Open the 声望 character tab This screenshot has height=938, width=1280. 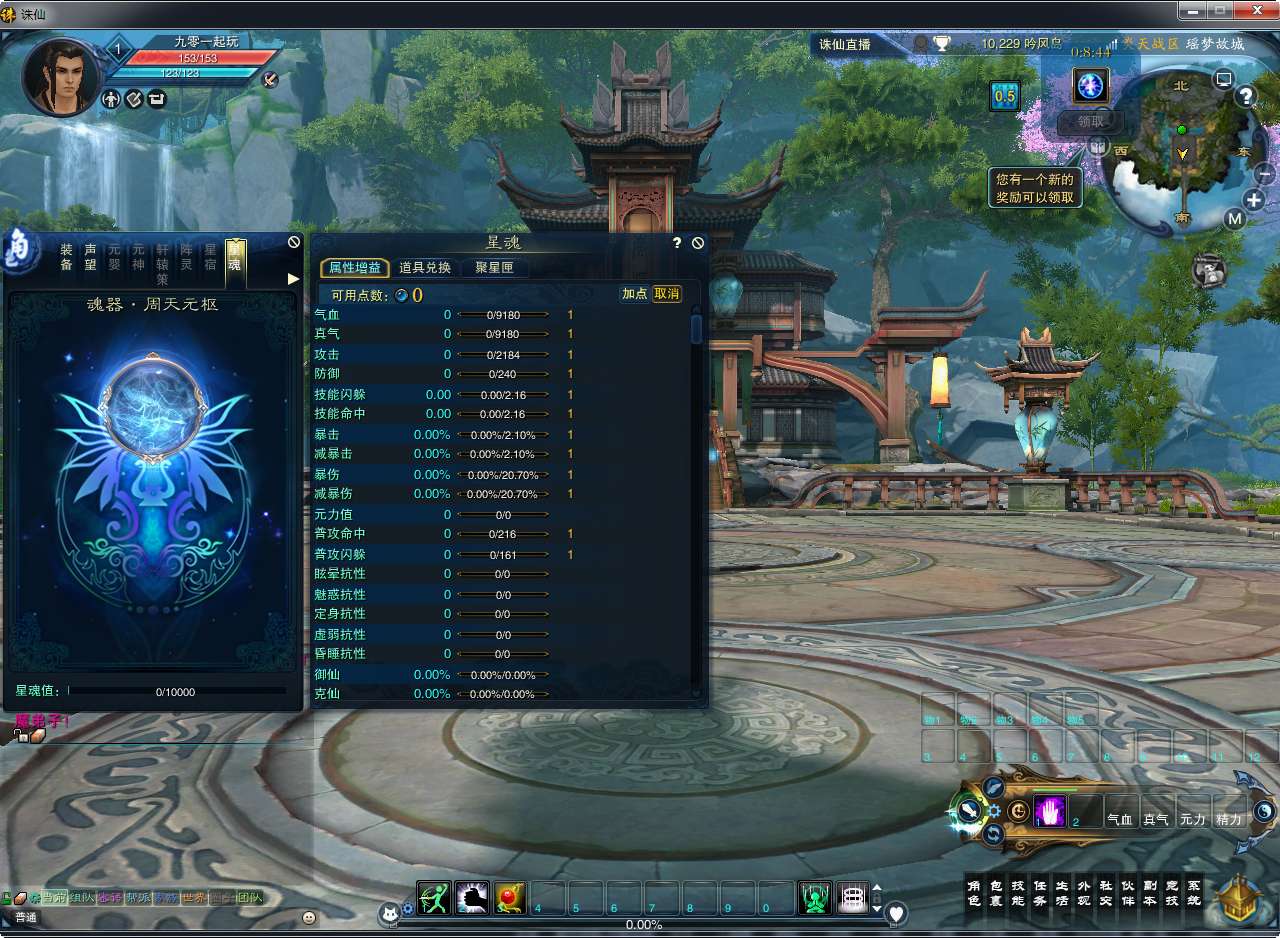(90, 257)
